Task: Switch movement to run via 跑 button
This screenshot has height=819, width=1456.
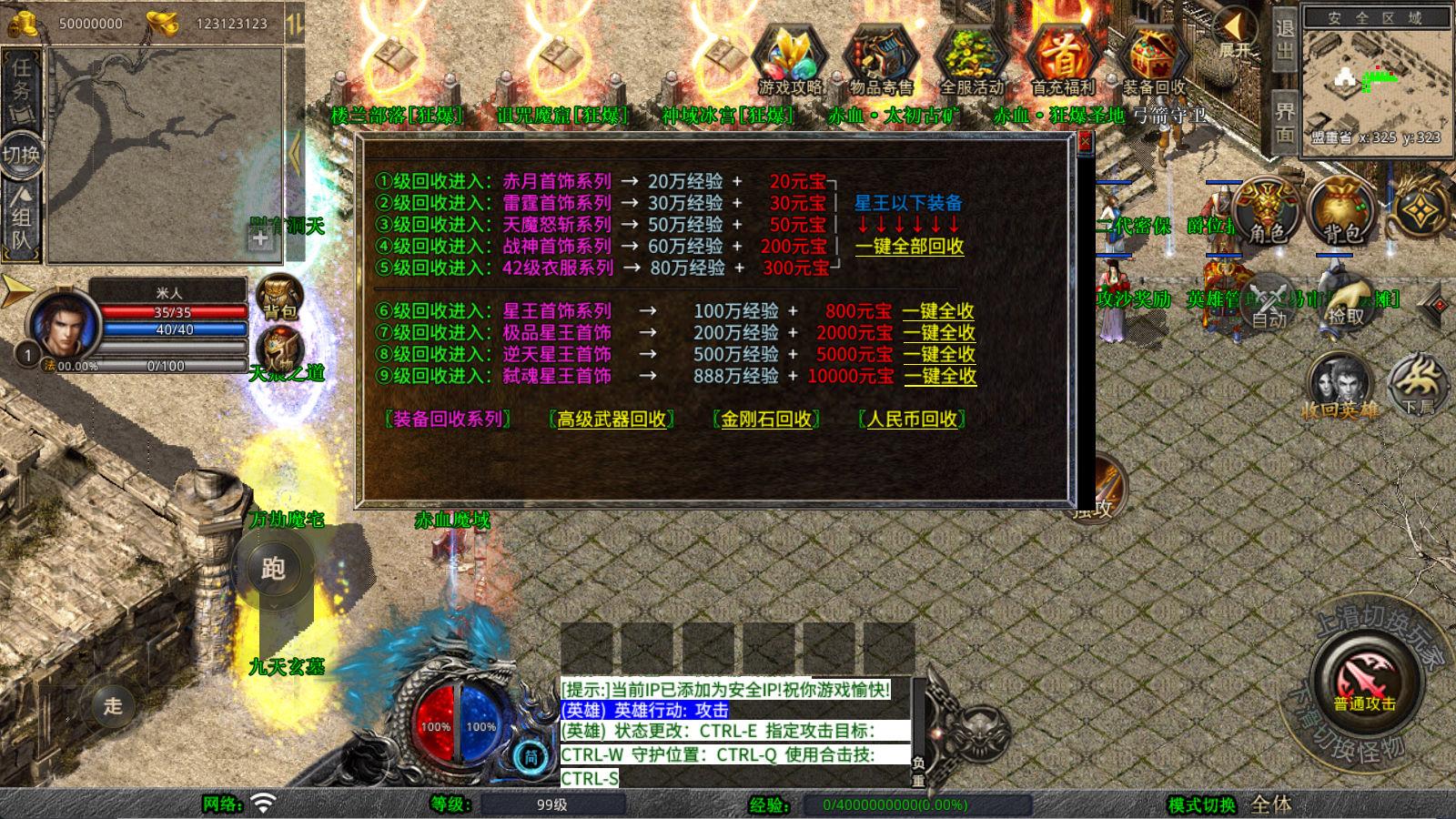Action: 272,568
